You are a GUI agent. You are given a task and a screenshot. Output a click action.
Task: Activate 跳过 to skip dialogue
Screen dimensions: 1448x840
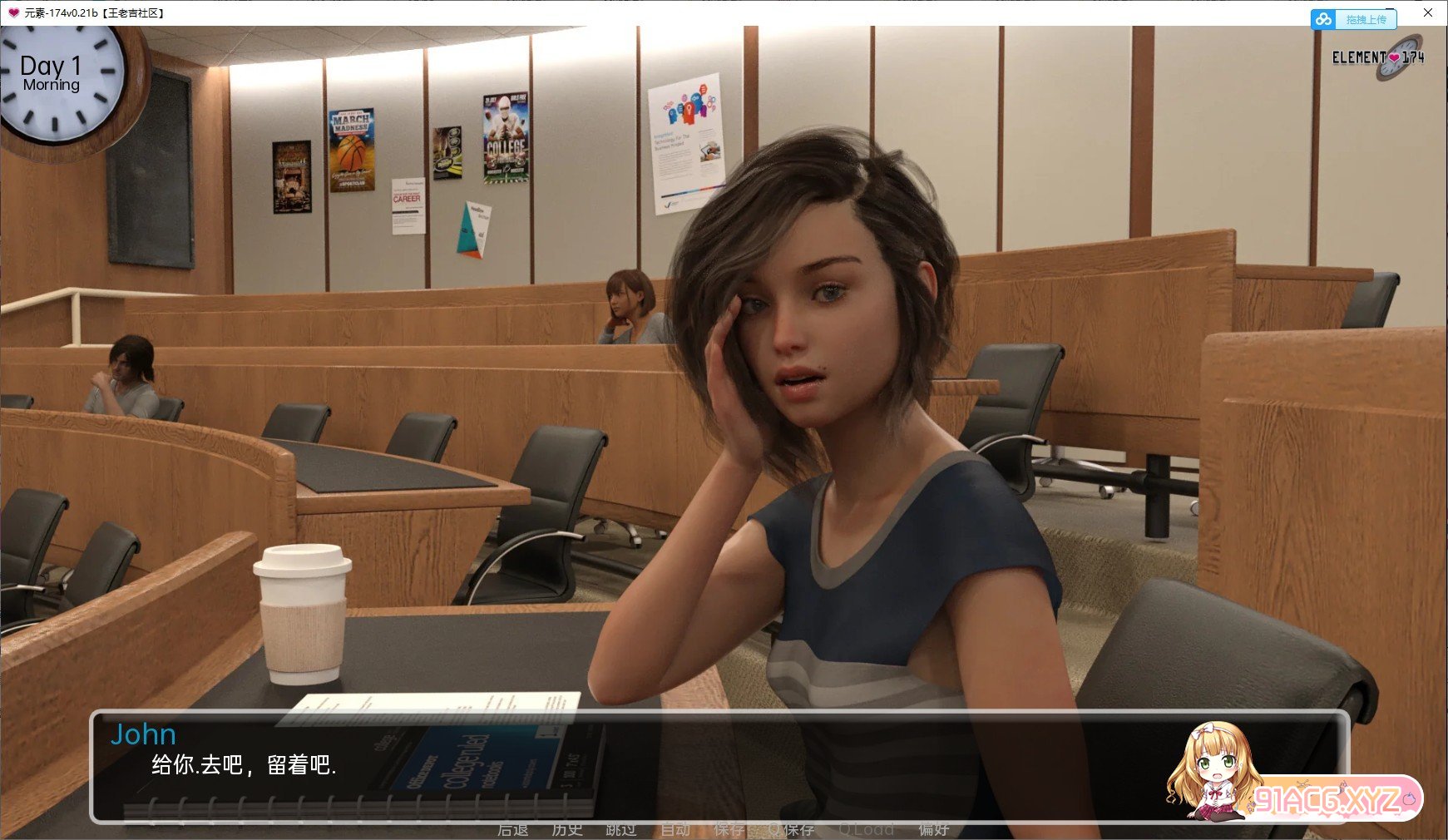tap(621, 829)
